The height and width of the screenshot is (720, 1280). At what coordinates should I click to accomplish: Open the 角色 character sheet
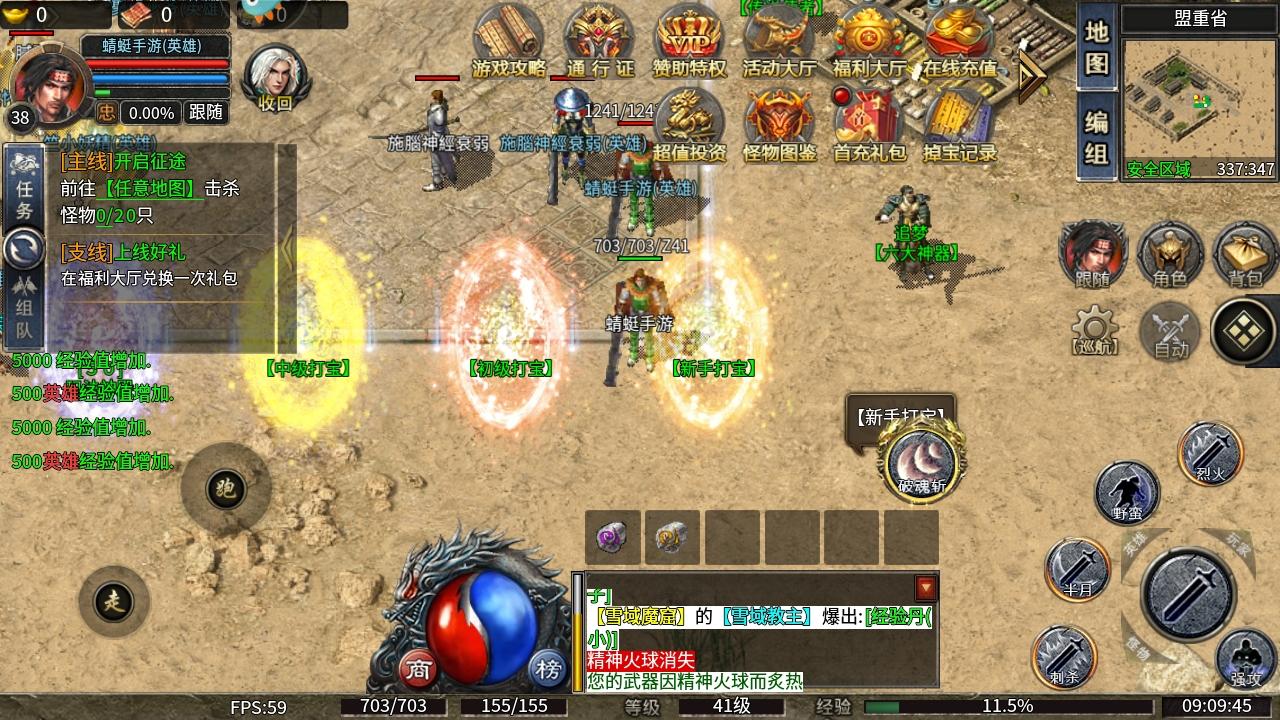(1170, 254)
